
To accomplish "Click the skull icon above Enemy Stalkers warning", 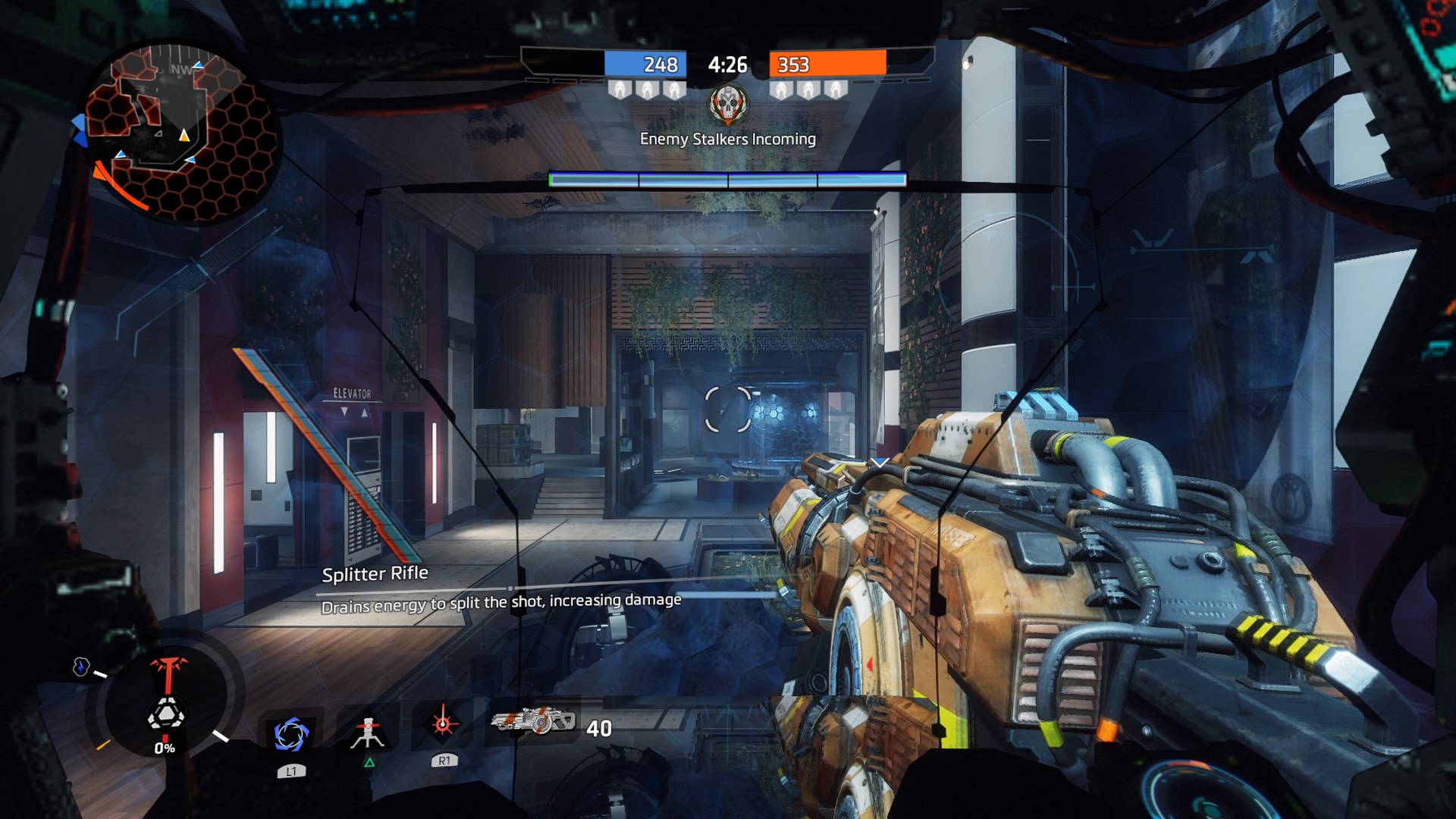I will 729,105.
